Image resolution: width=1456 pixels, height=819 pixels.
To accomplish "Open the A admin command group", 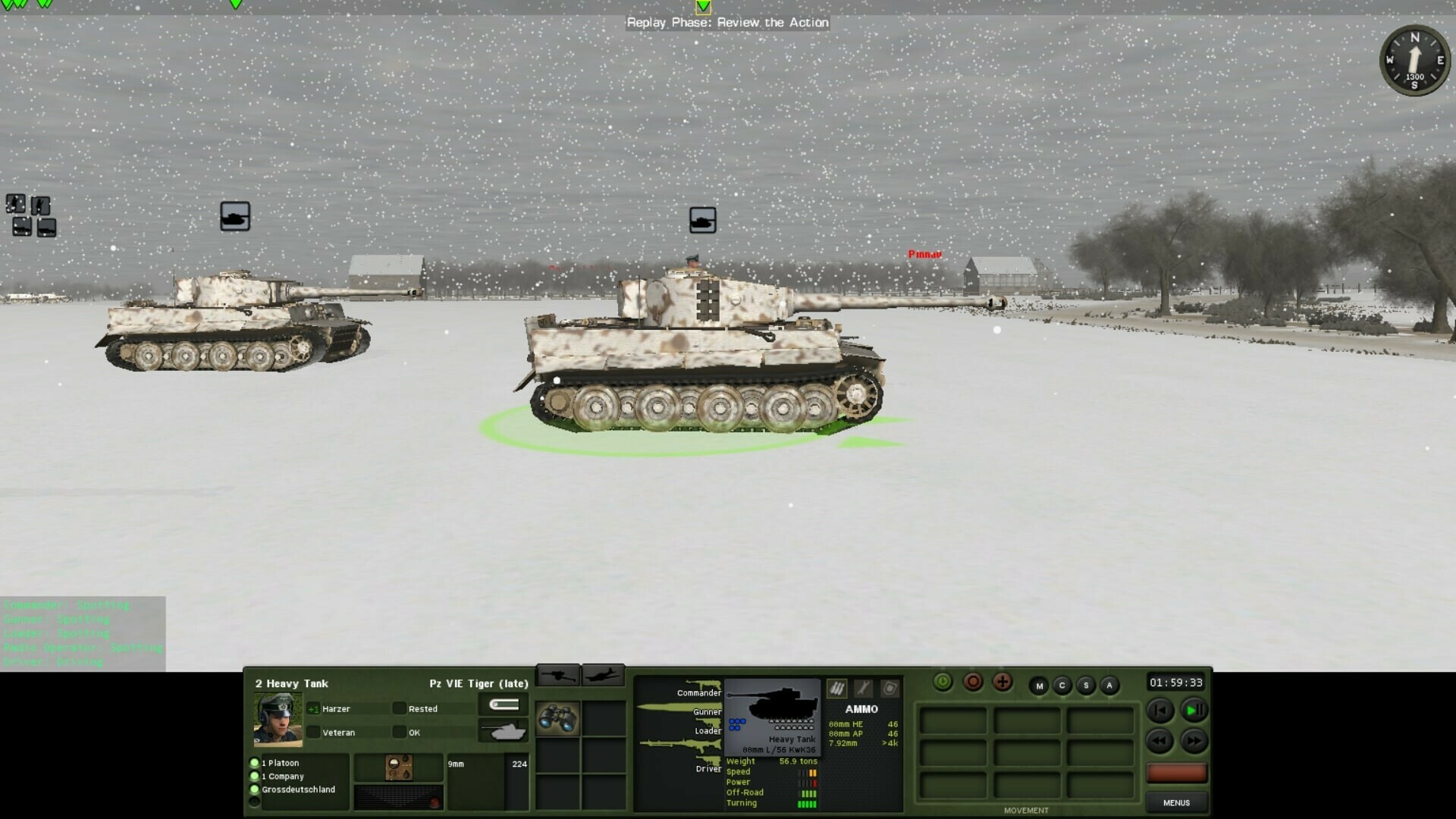I will point(1109,685).
